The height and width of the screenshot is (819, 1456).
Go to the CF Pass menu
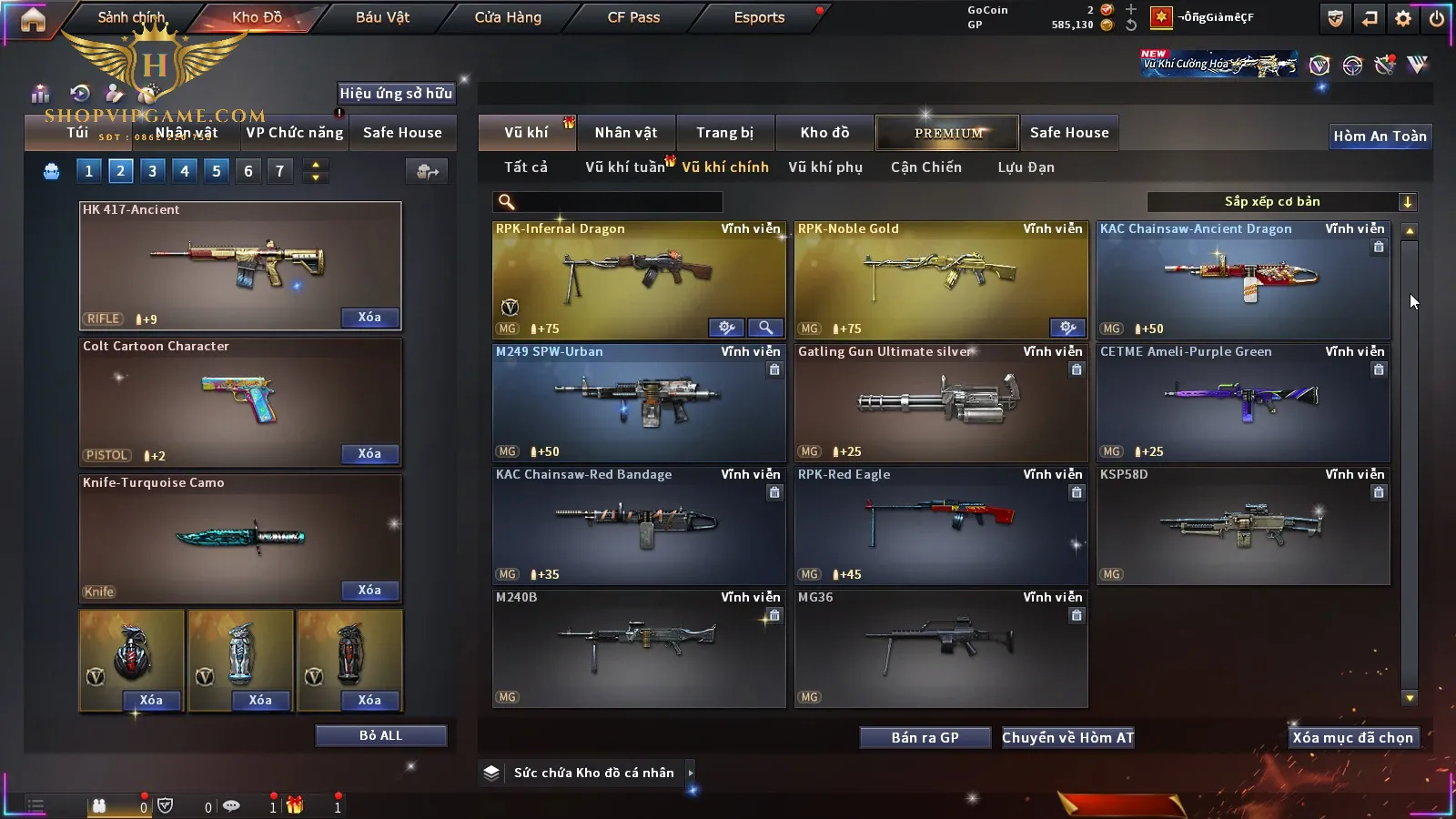click(x=633, y=17)
